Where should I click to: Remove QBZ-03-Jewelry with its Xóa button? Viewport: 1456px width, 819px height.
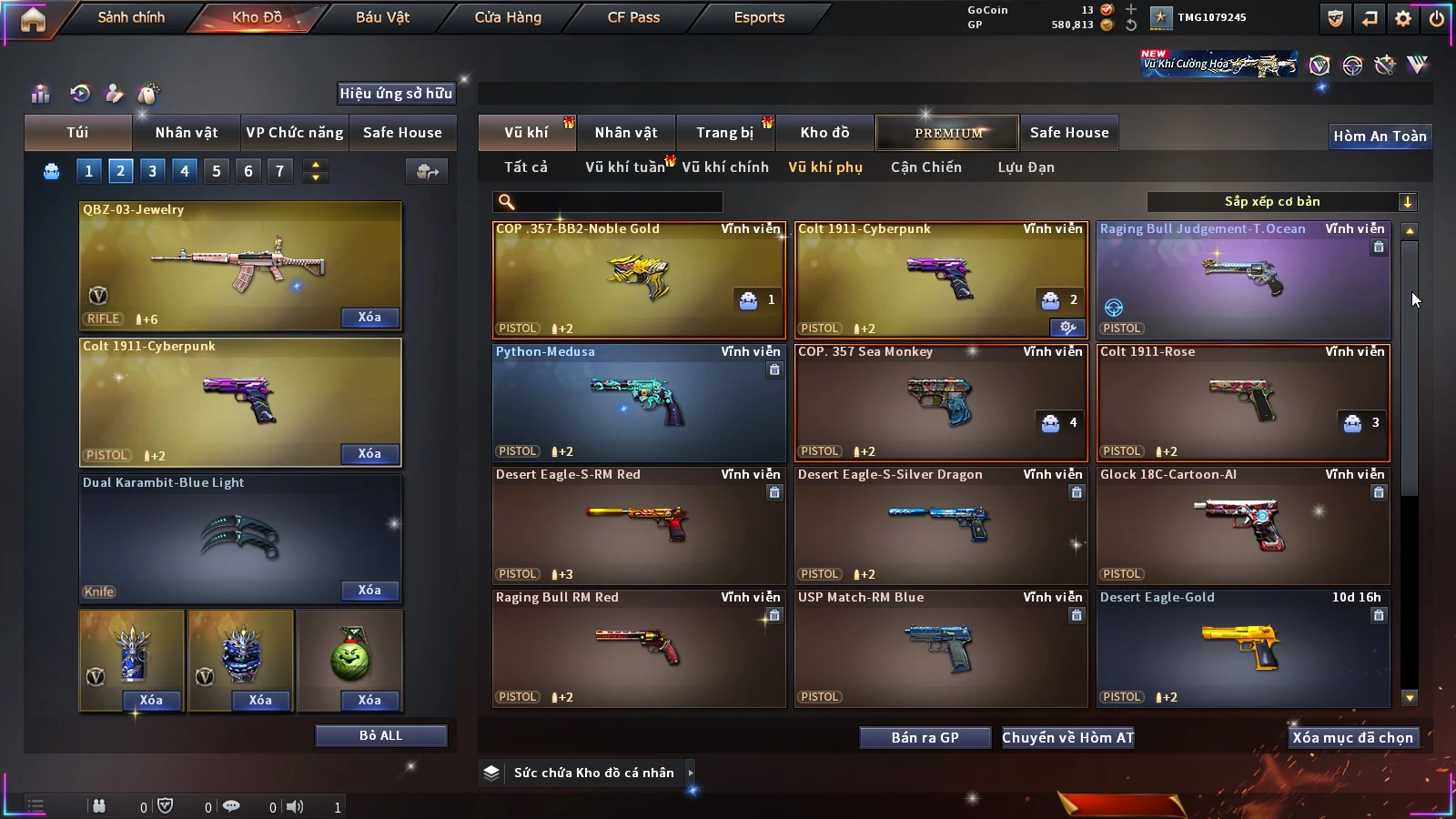(x=369, y=318)
